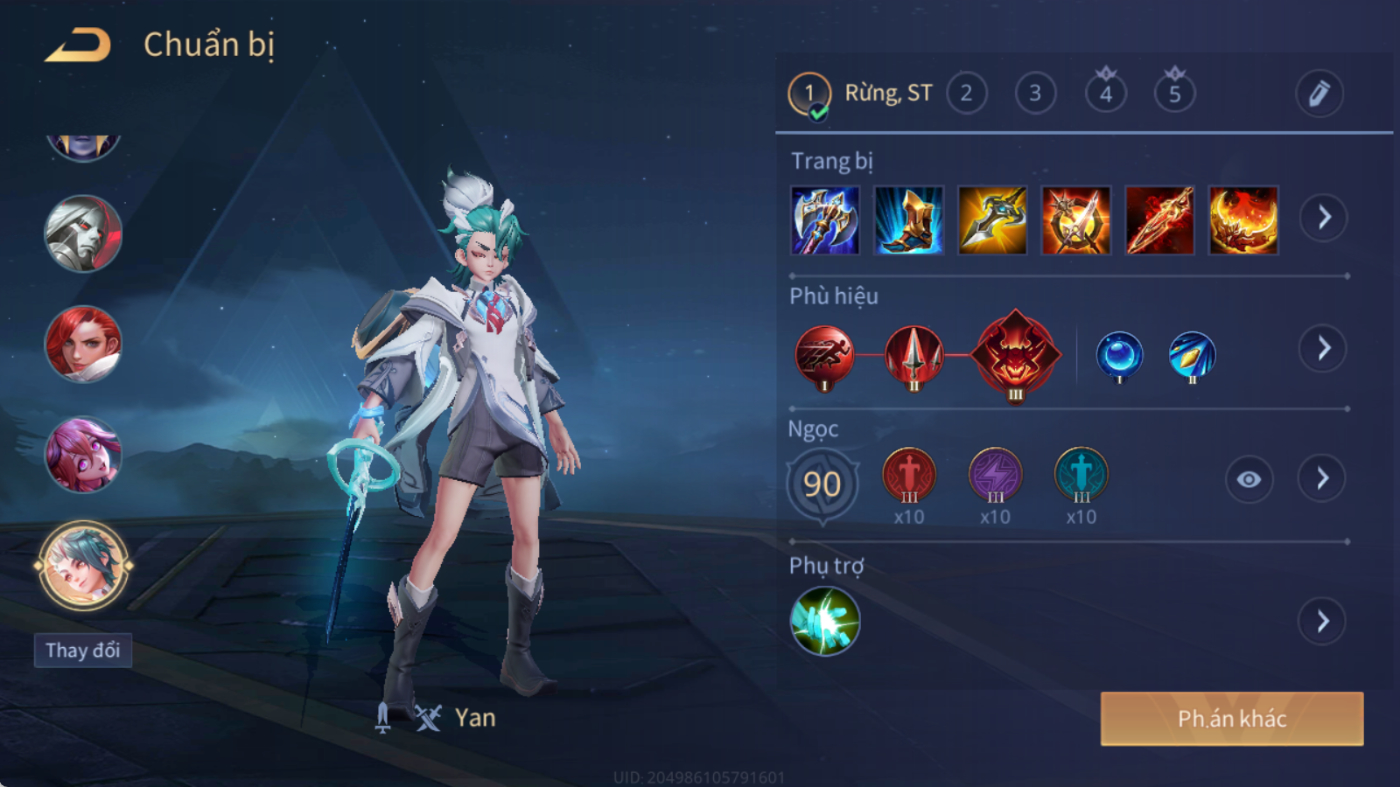The width and height of the screenshot is (1400, 787).
Task: Select the golden boots equipment item
Action: (x=909, y=220)
